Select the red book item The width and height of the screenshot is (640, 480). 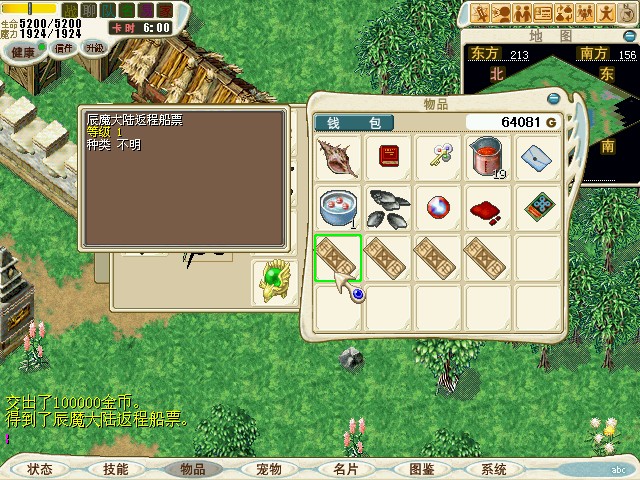tap(388, 158)
